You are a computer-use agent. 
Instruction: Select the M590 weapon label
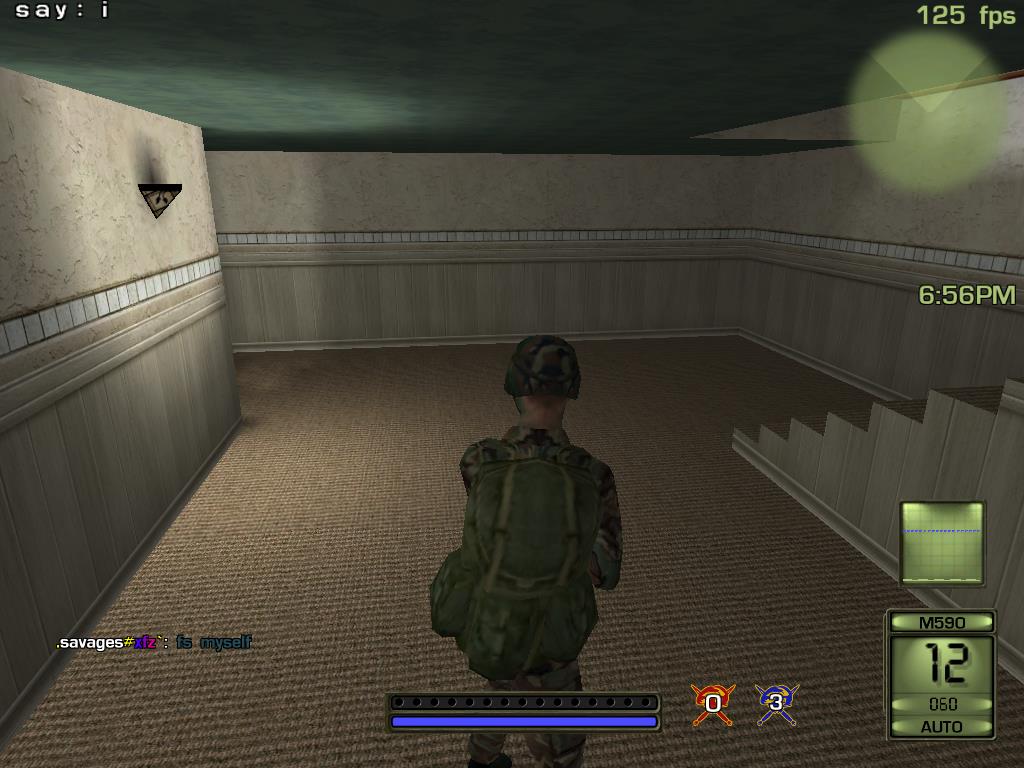[x=941, y=622]
